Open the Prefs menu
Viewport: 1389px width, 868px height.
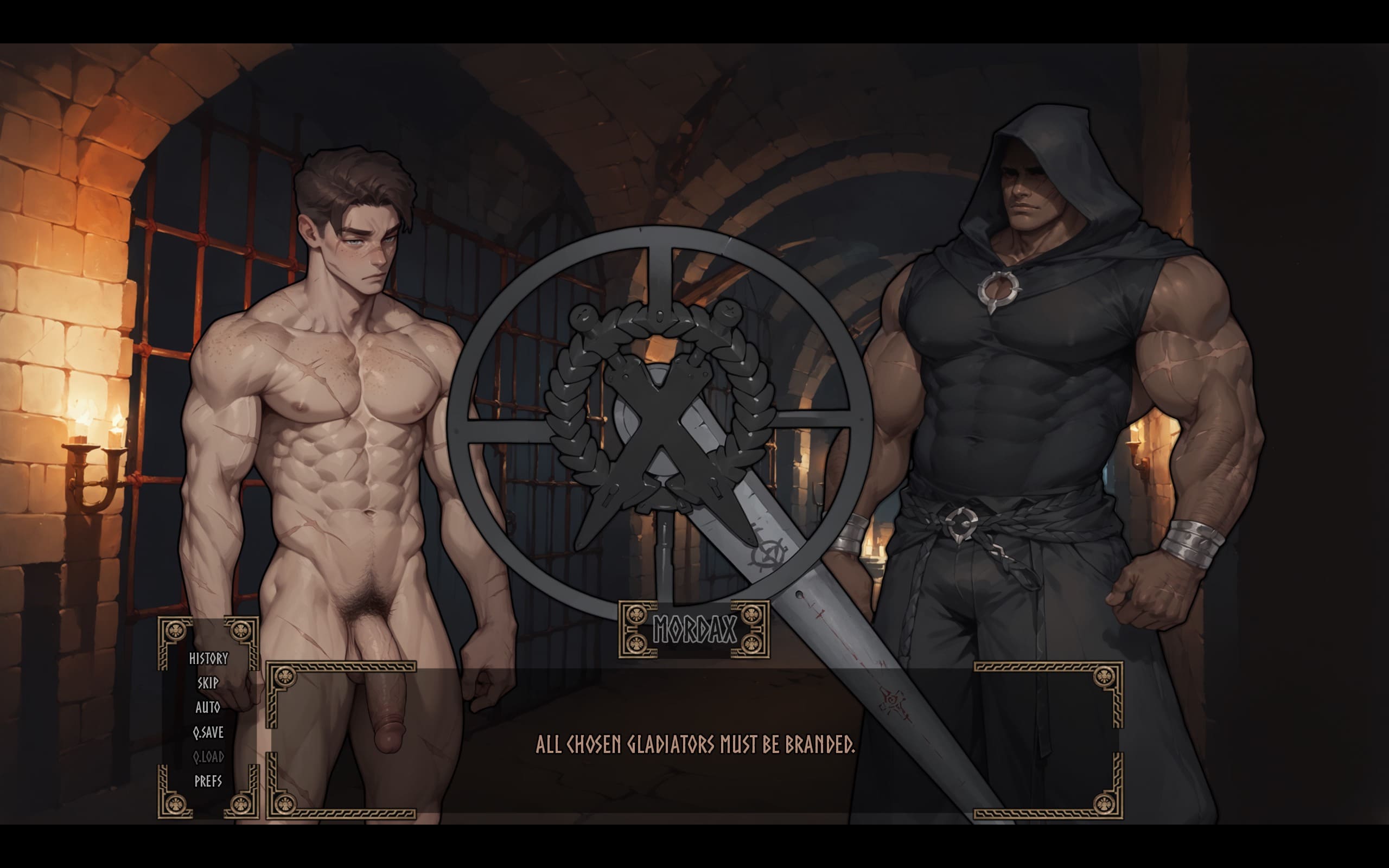(208, 781)
